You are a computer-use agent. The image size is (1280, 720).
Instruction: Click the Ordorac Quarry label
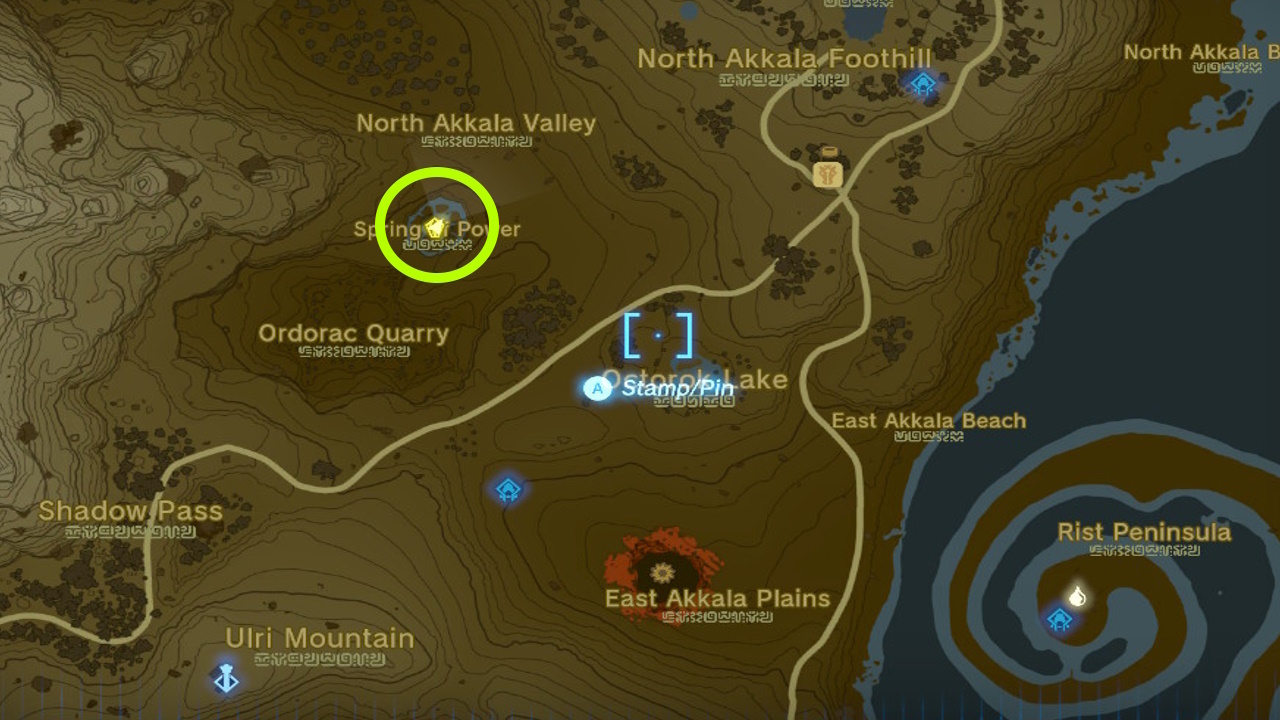353,333
